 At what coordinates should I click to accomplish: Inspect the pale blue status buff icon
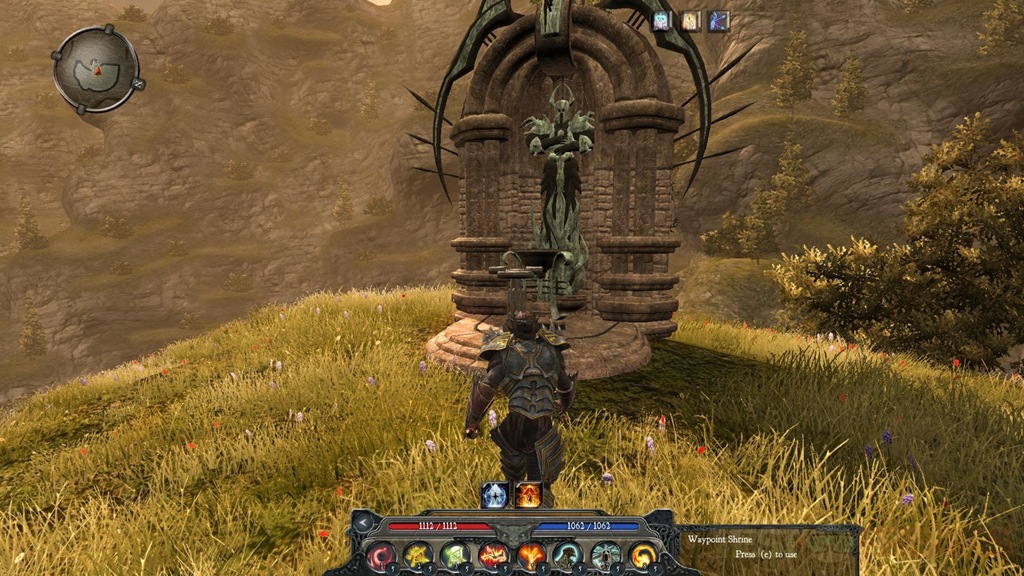[x=662, y=21]
